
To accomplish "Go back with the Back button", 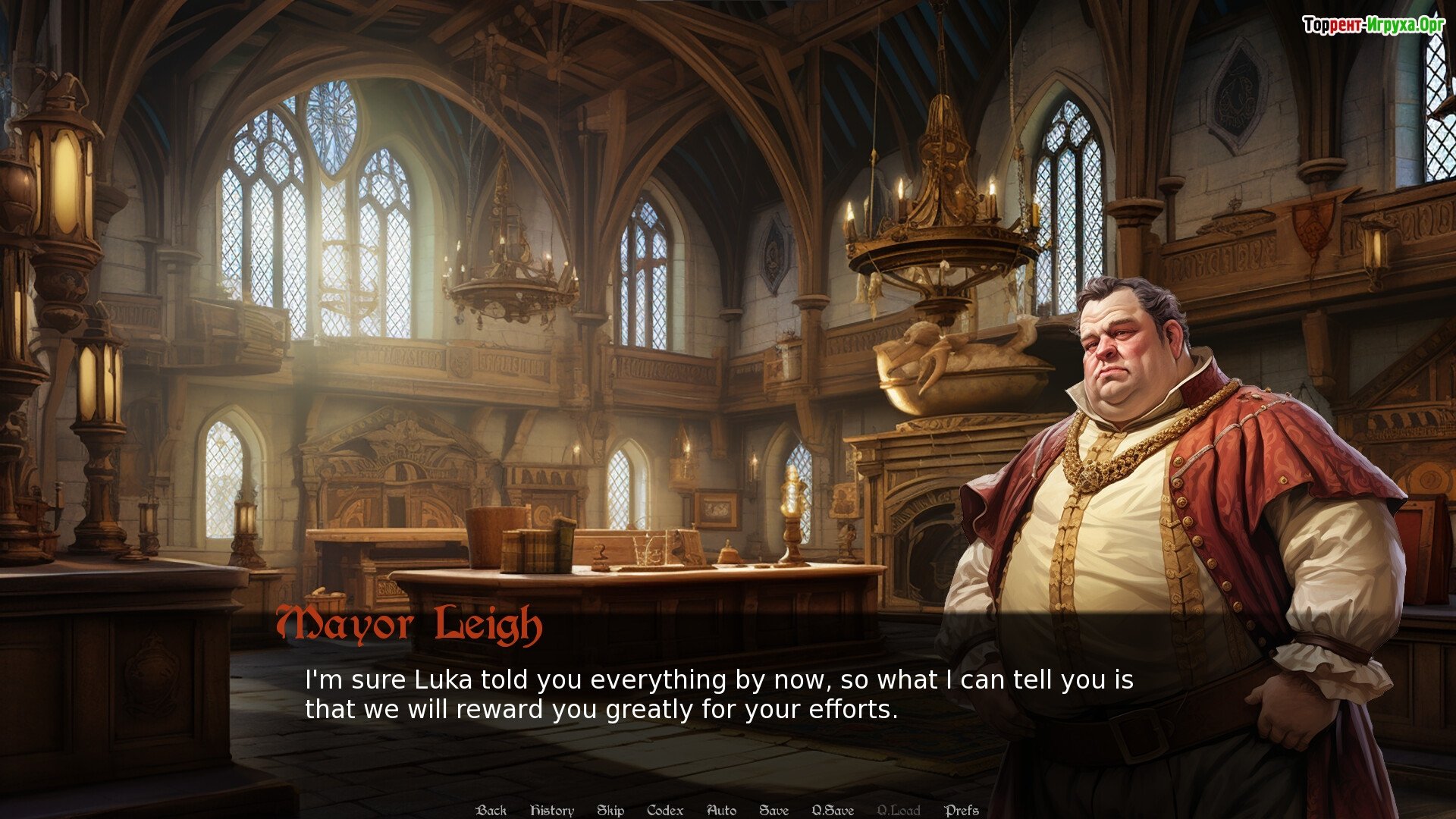I will [x=491, y=810].
